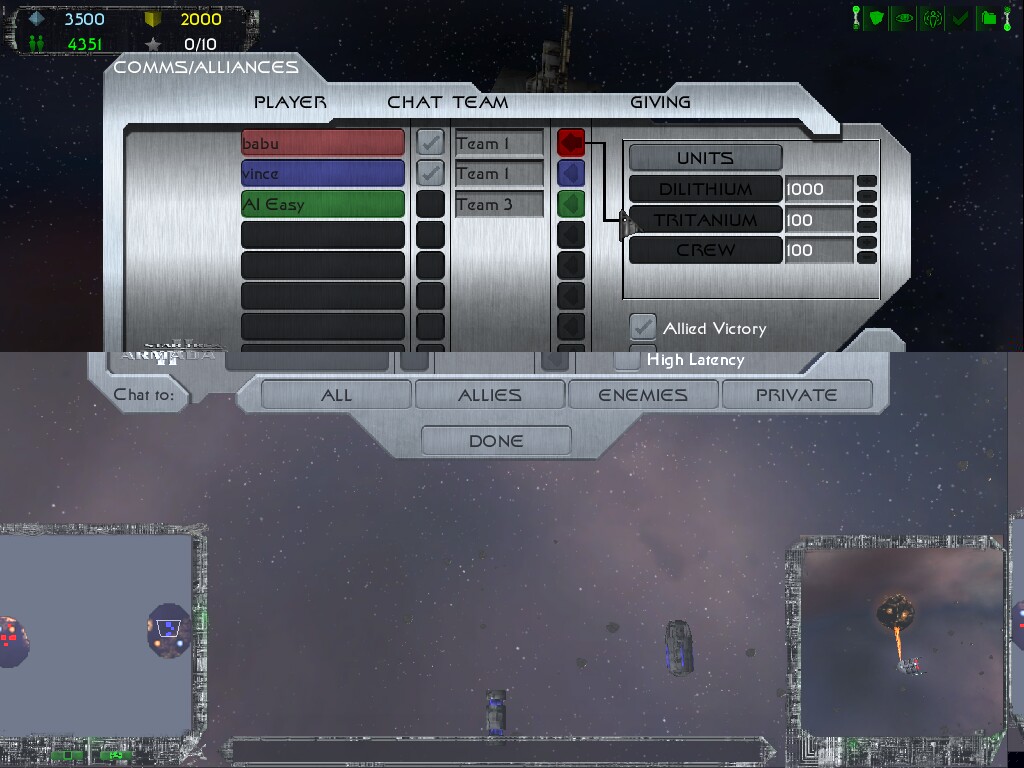Click the CREW giving button

pos(705,250)
